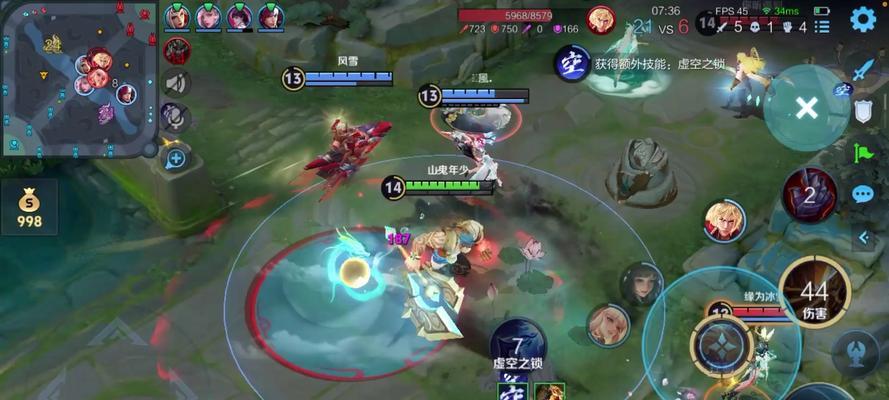
Task: Activate the recall button
Action: tap(857, 350)
